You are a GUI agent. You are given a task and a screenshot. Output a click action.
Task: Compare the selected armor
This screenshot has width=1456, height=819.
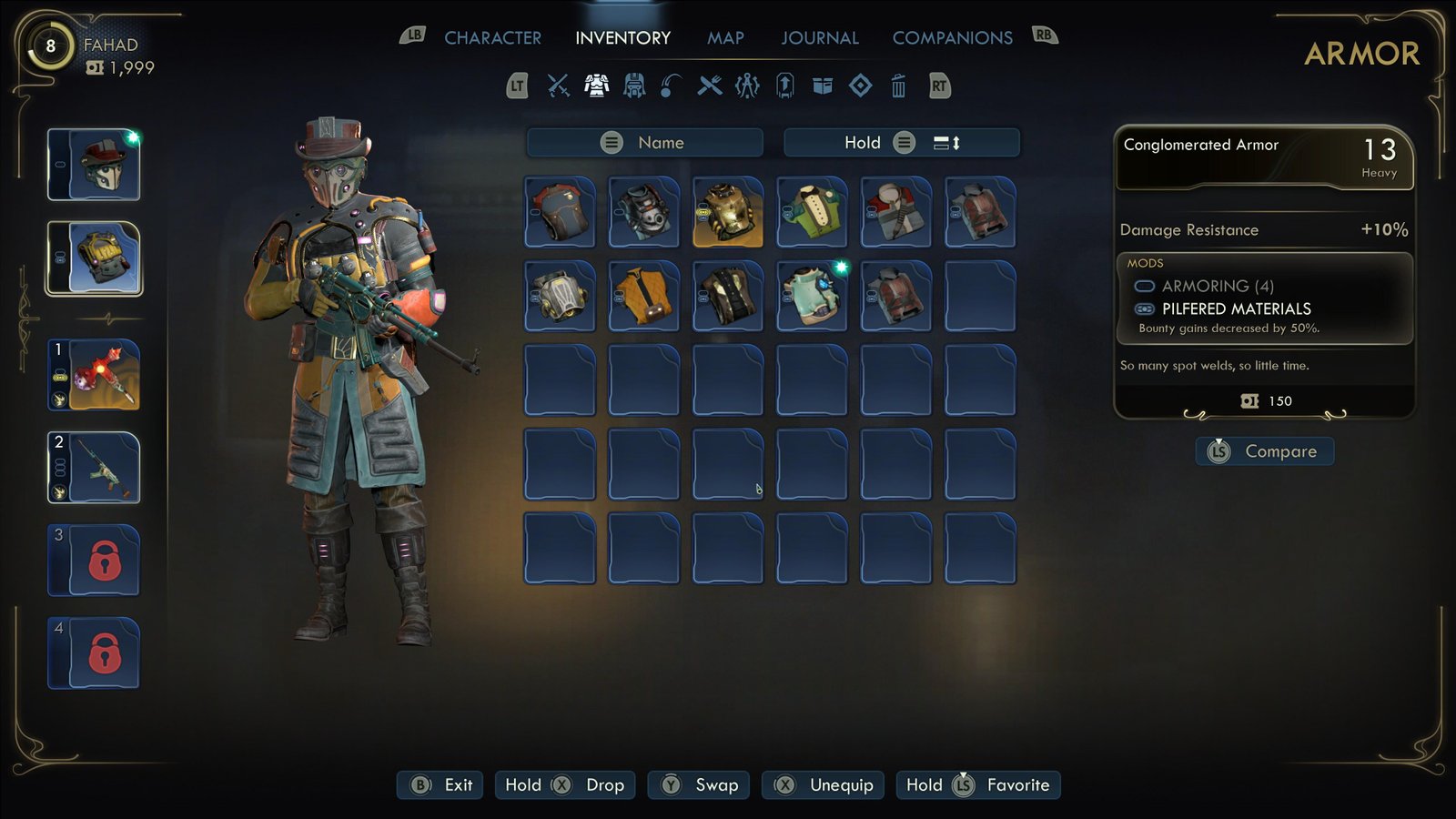click(x=1265, y=451)
